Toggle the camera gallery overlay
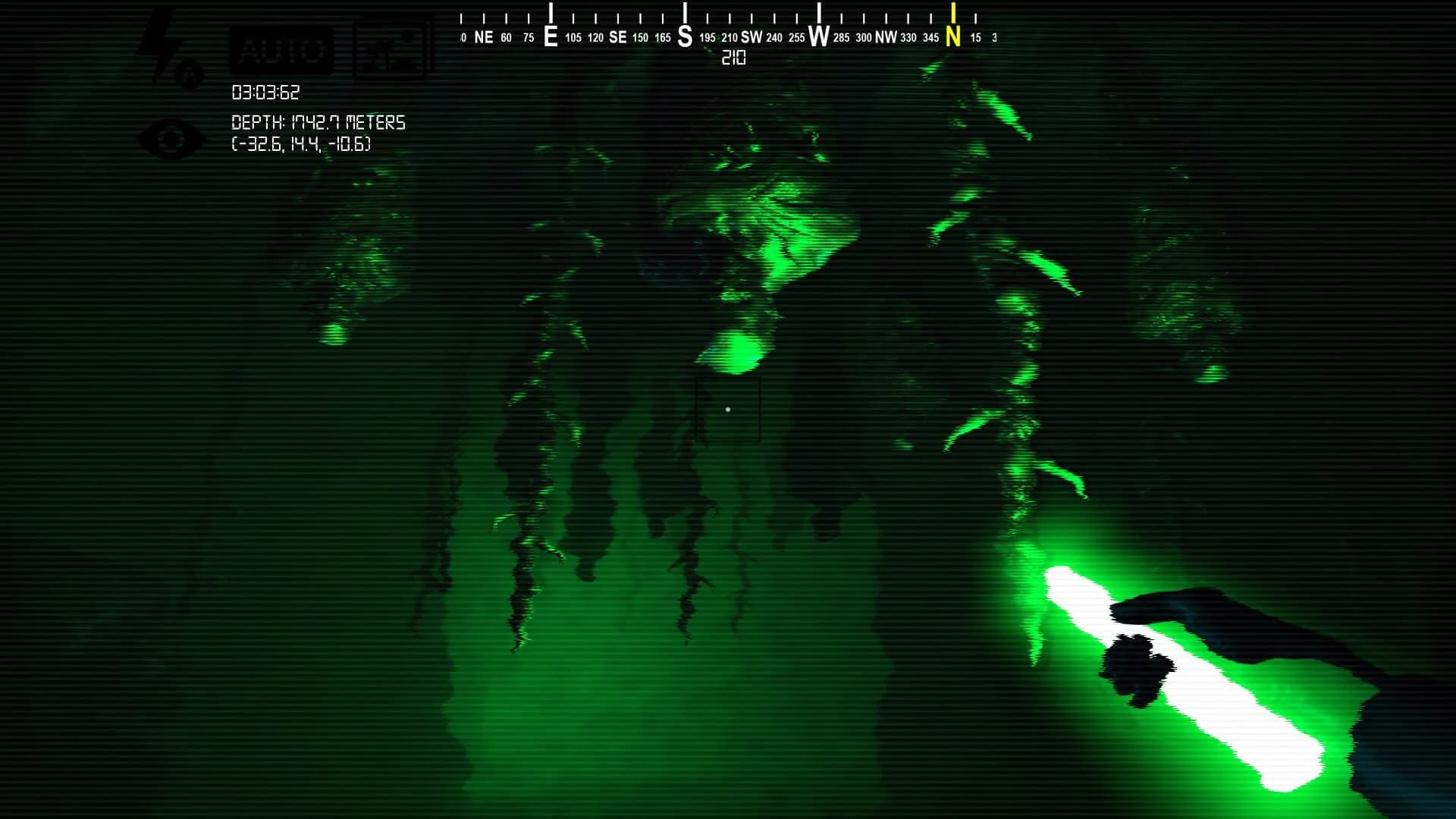1456x819 pixels. pos(390,49)
